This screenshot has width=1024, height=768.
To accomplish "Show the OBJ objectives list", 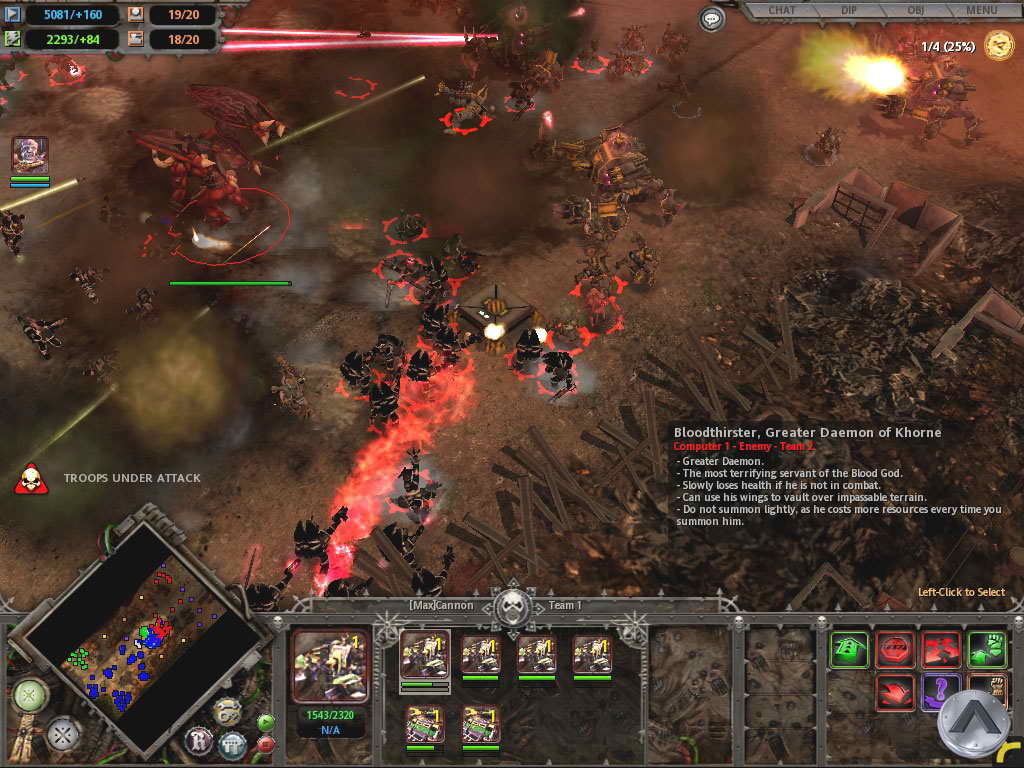I will point(912,11).
